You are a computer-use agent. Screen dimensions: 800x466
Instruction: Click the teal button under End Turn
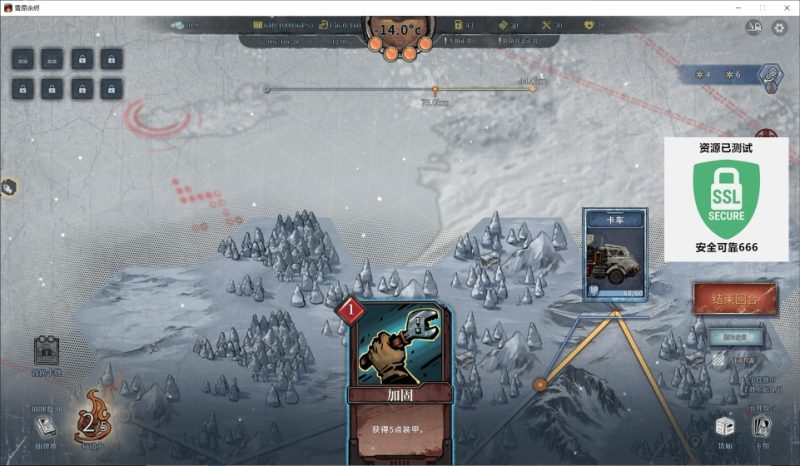734,336
